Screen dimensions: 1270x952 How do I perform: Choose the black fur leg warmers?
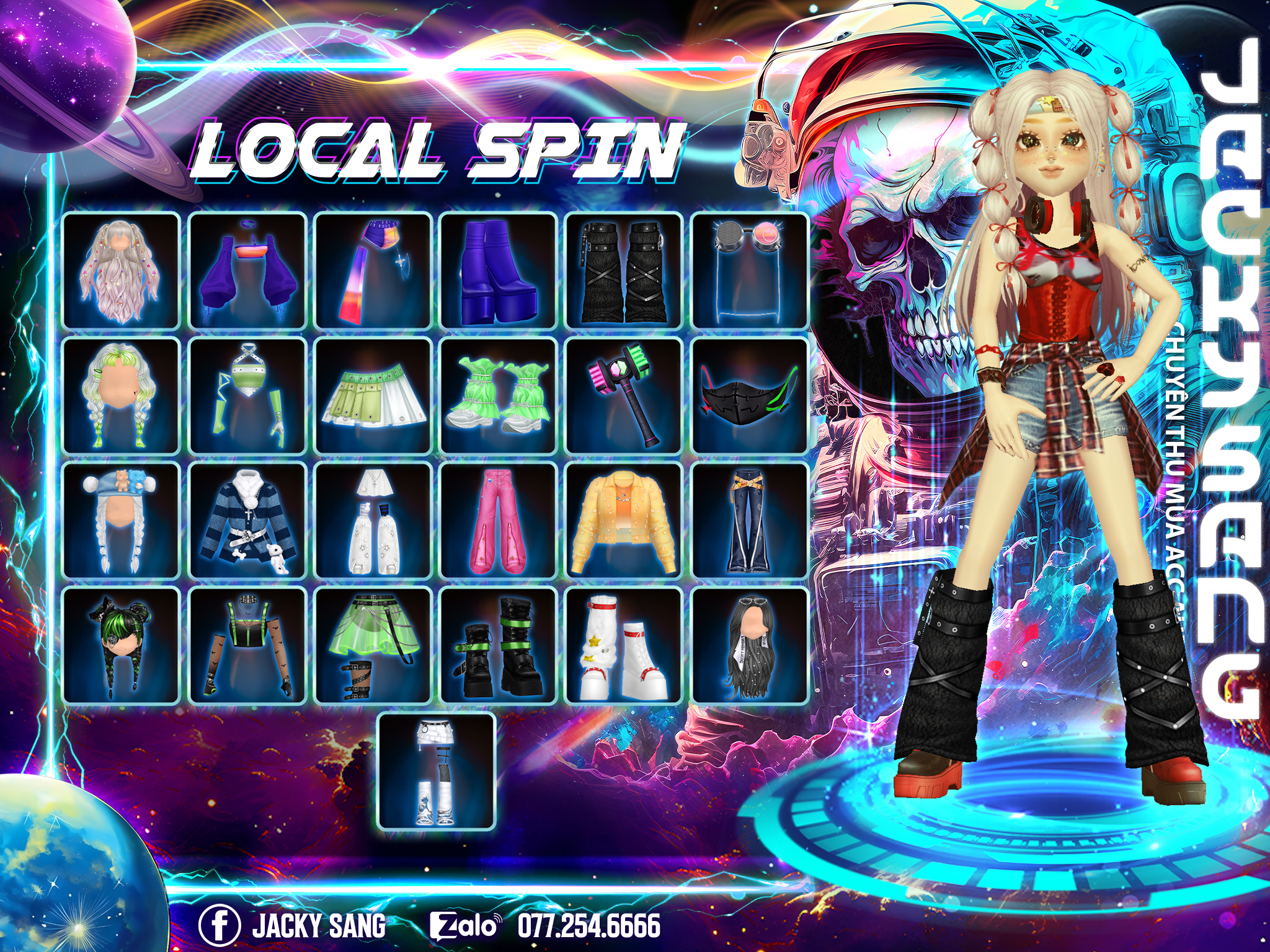[624, 270]
